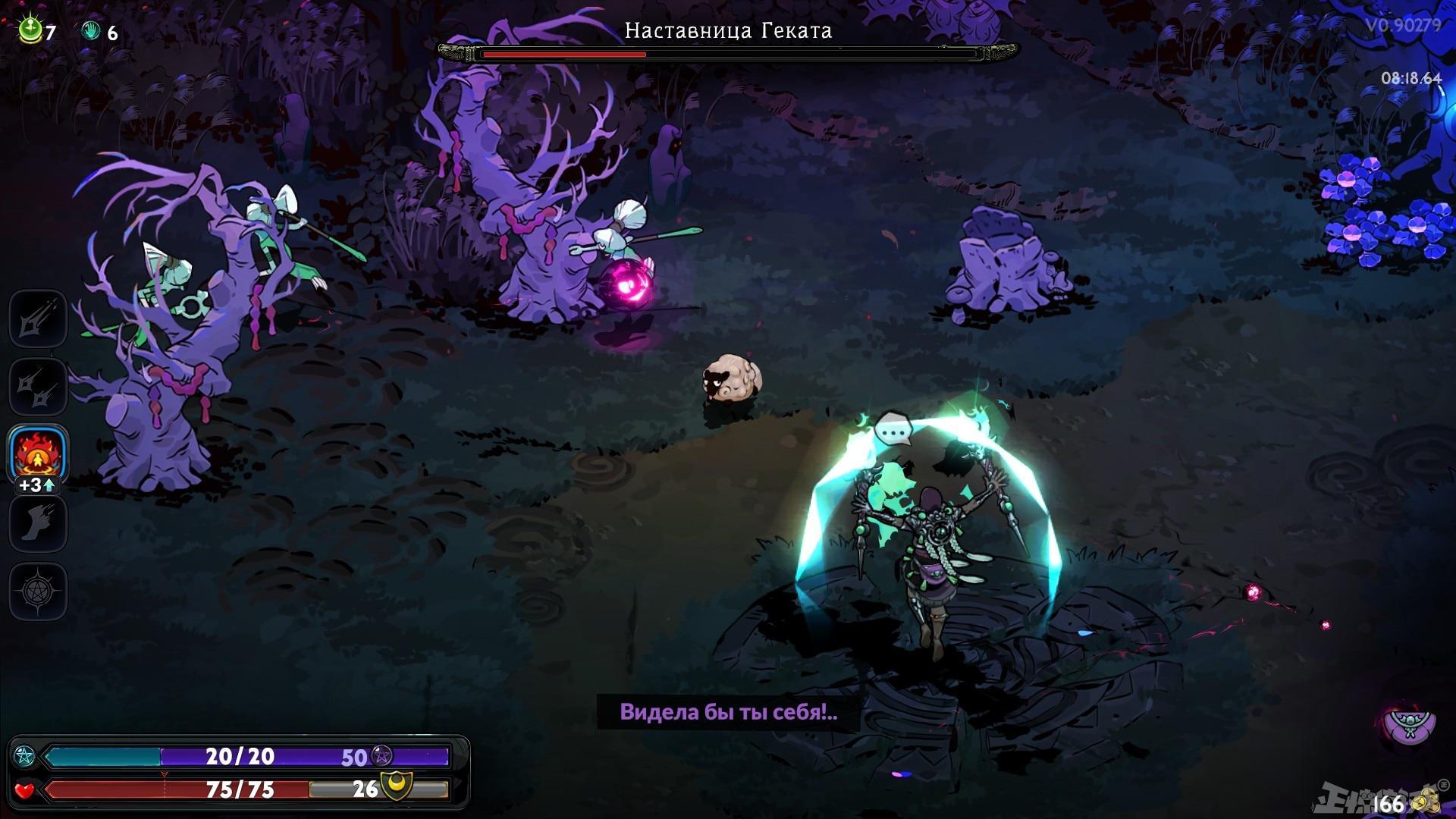Select the empty Attack boon slot
The height and width of the screenshot is (819, 1456).
[38, 318]
